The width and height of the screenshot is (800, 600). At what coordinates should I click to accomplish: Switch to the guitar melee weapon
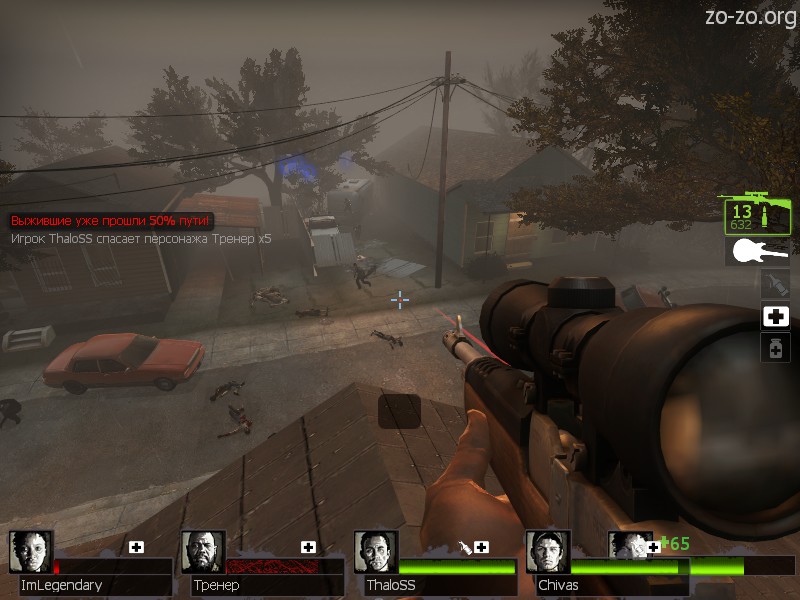[757, 251]
